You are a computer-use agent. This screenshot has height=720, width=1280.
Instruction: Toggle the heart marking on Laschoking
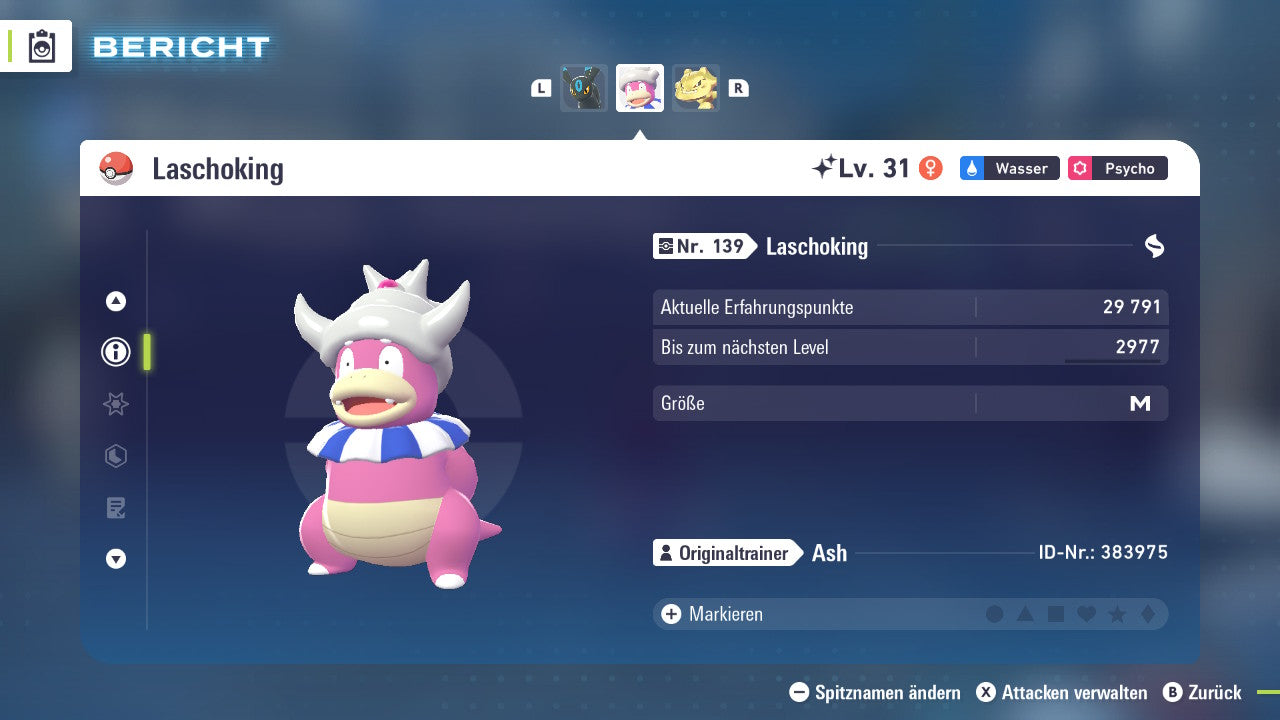click(1085, 614)
